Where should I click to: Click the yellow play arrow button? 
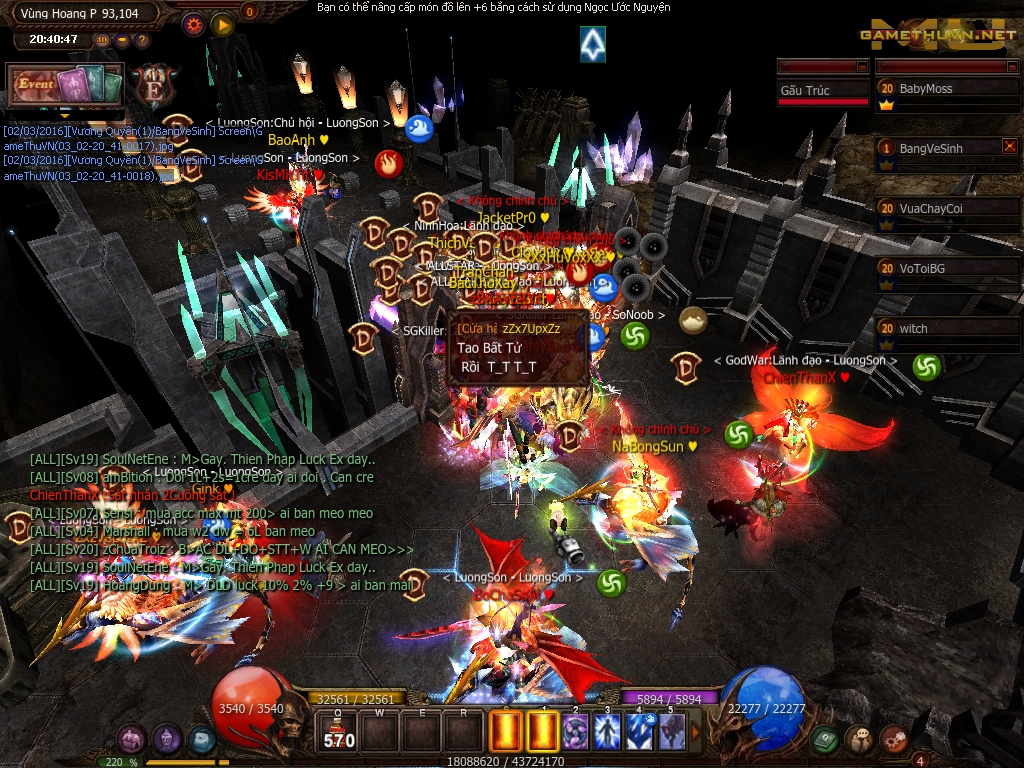pos(222,24)
